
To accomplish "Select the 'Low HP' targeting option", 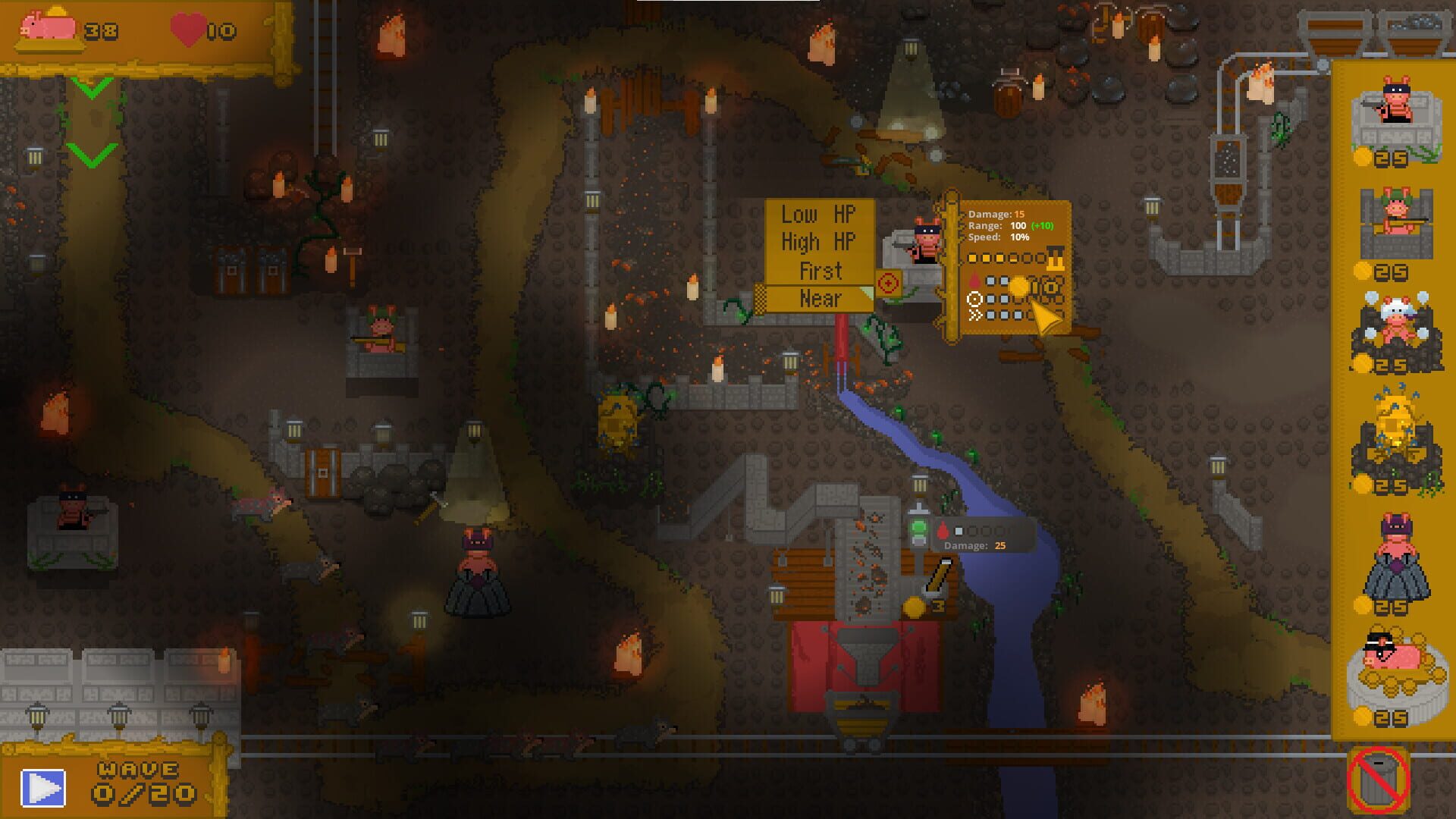I will [819, 215].
